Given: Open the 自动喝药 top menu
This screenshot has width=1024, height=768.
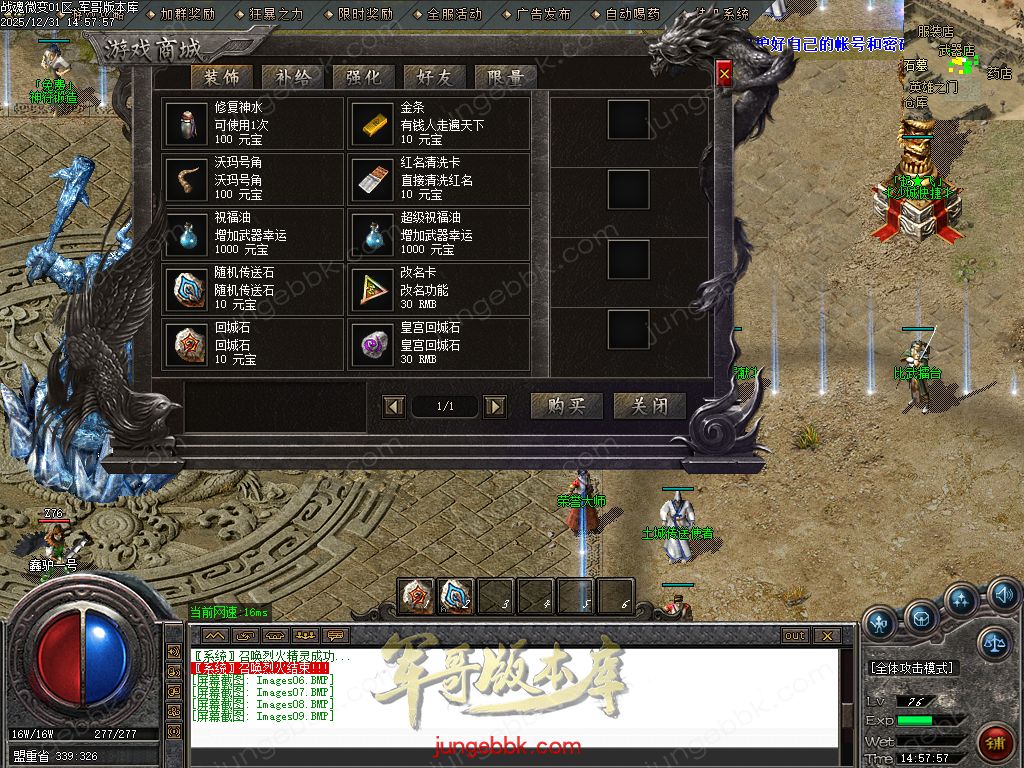Looking at the screenshot, I should tap(632, 15).
